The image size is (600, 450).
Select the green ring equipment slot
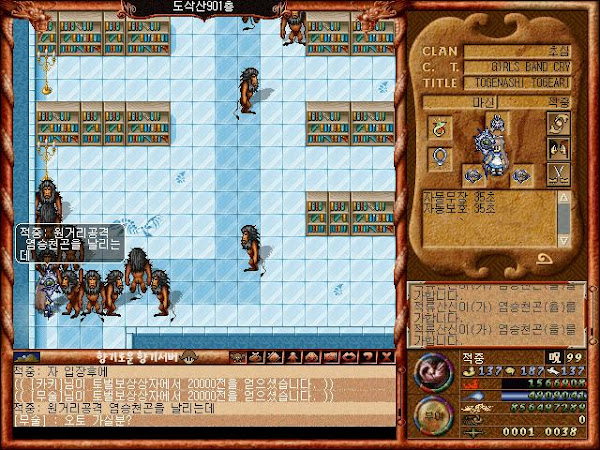[x=438, y=127]
